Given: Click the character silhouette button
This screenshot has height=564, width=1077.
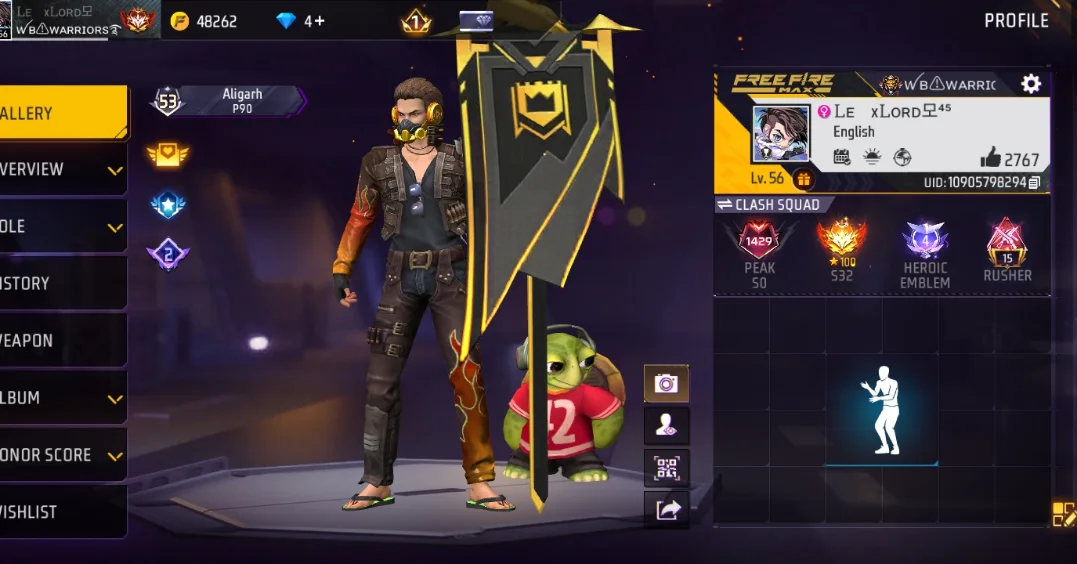Looking at the screenshot, I should (x=666, y=425).
